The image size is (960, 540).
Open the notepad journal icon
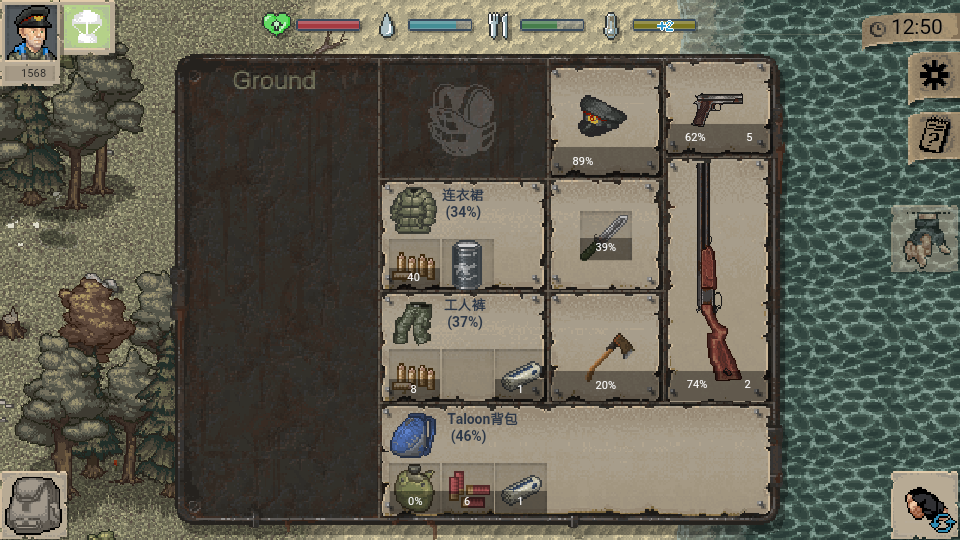[x=932, y=136]
